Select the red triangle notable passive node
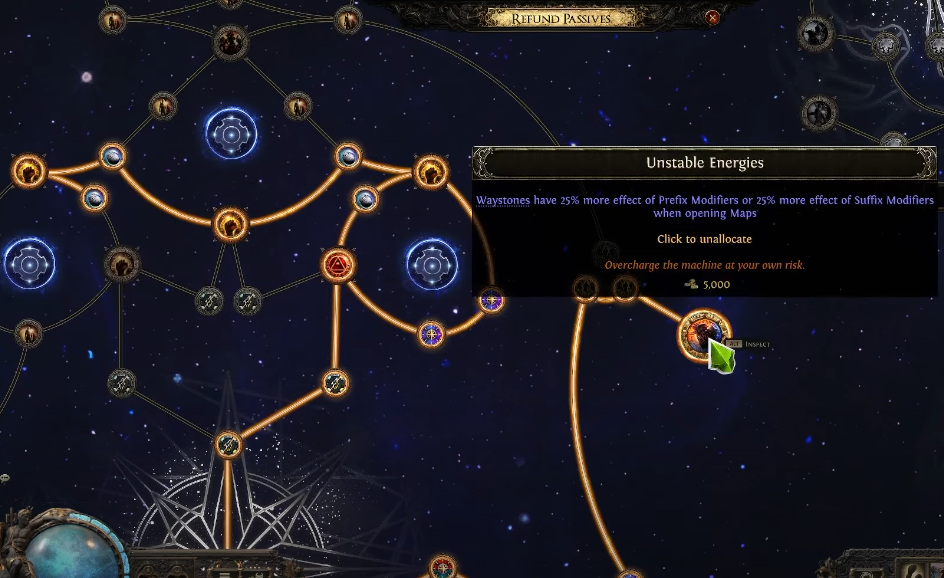Image resolution: width=944 pixels, height=578 pixels. [x=338, y=266]
